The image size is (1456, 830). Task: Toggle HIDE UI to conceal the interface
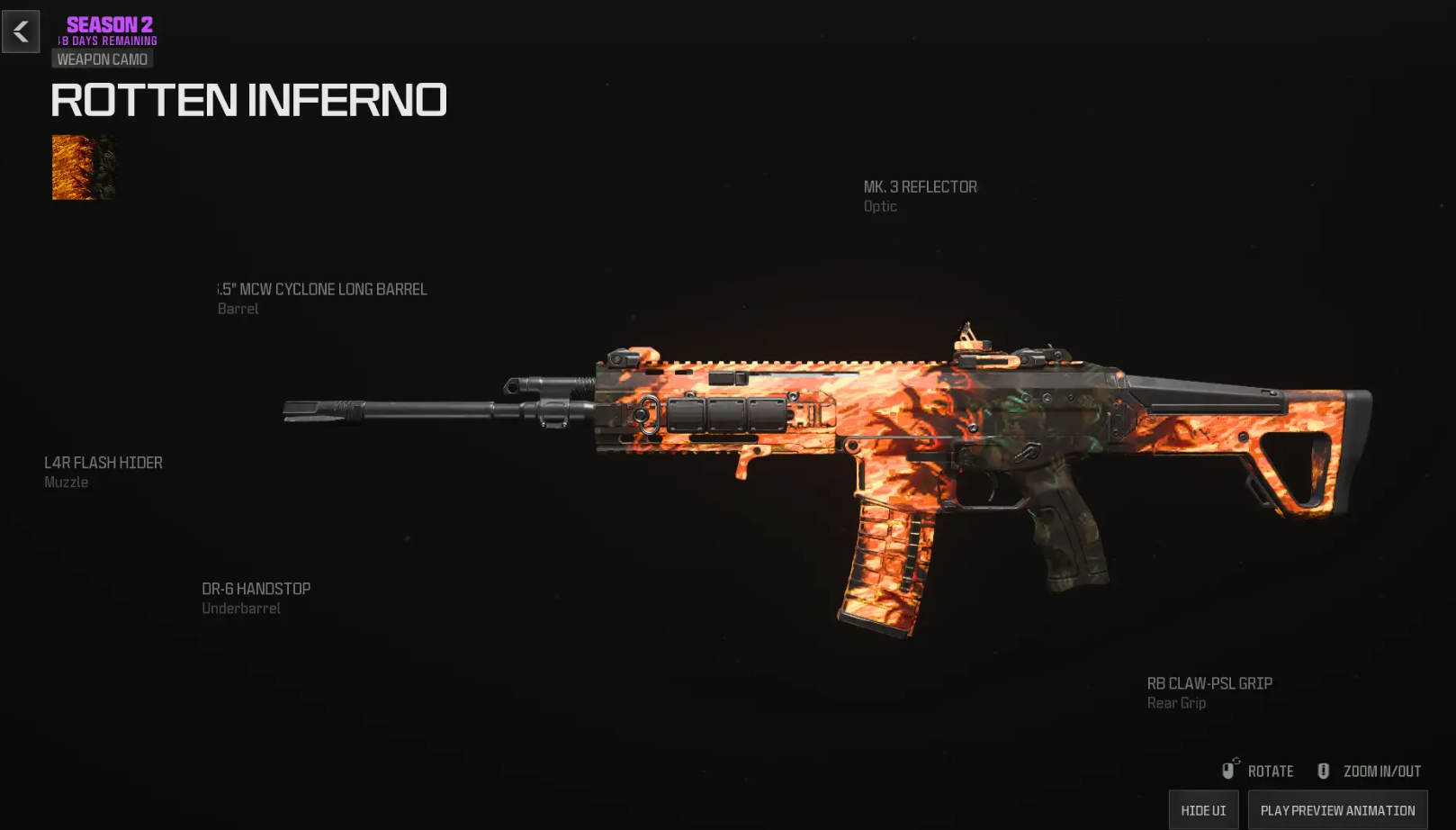[1203, 809]
